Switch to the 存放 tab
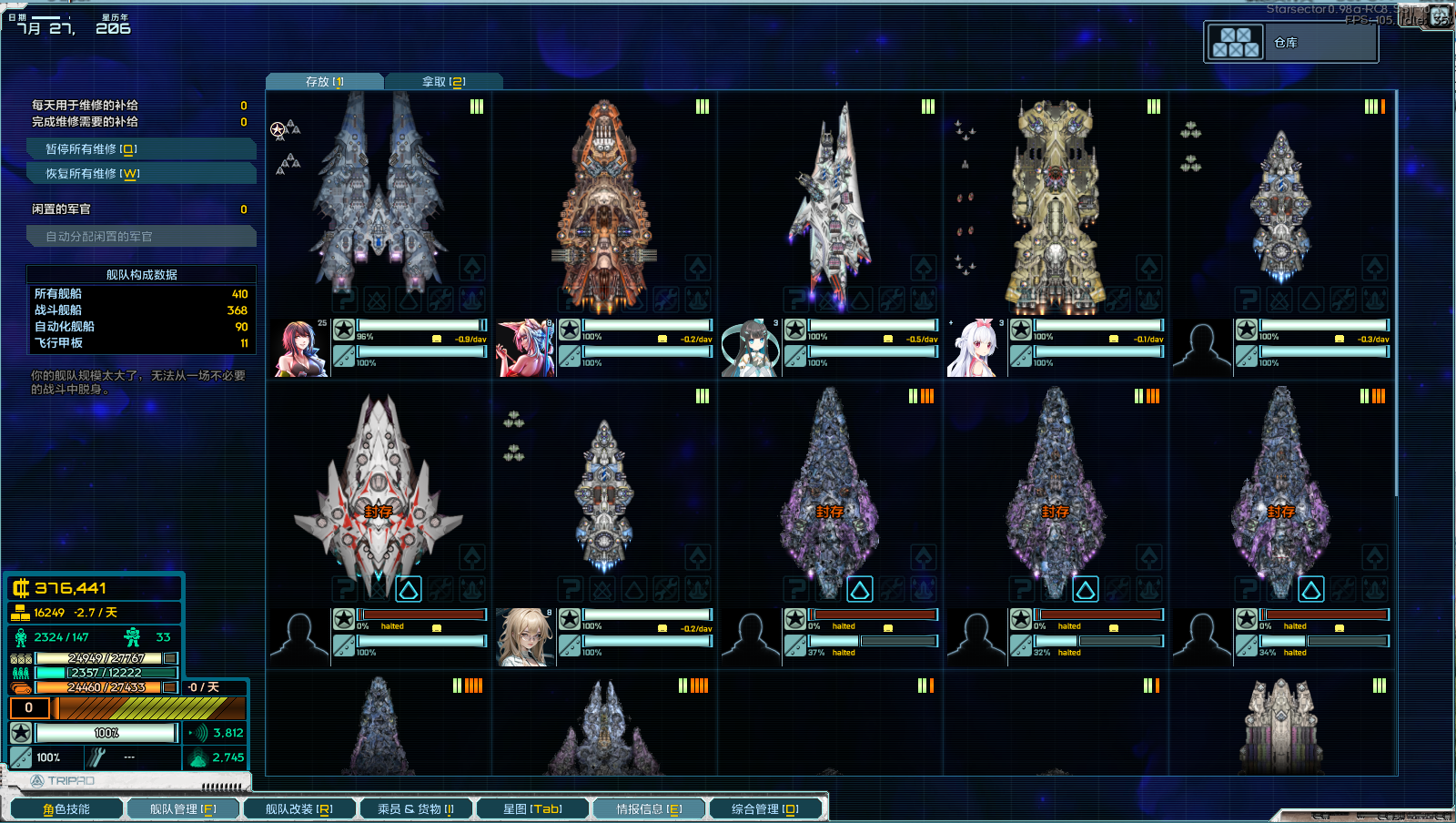This screenshot has width=1456, height=823. (x=324, y=82)
